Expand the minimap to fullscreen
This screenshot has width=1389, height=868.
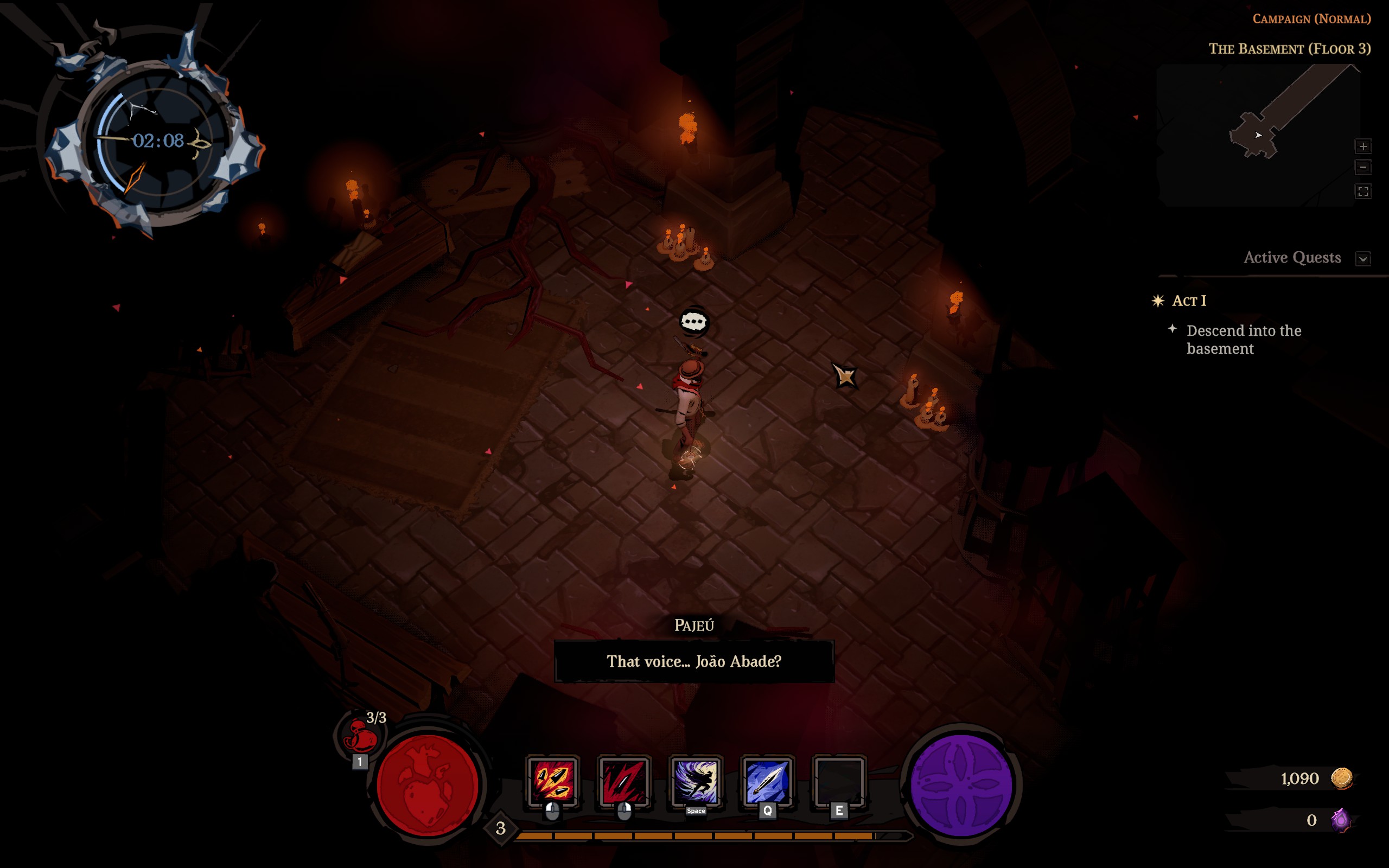pos(1363,191)
